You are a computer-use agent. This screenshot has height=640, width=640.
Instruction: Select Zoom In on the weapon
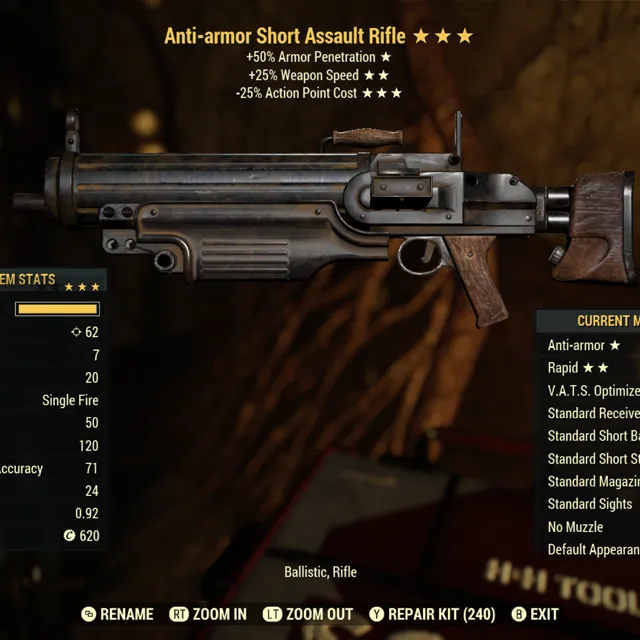(x=208, y=614)
